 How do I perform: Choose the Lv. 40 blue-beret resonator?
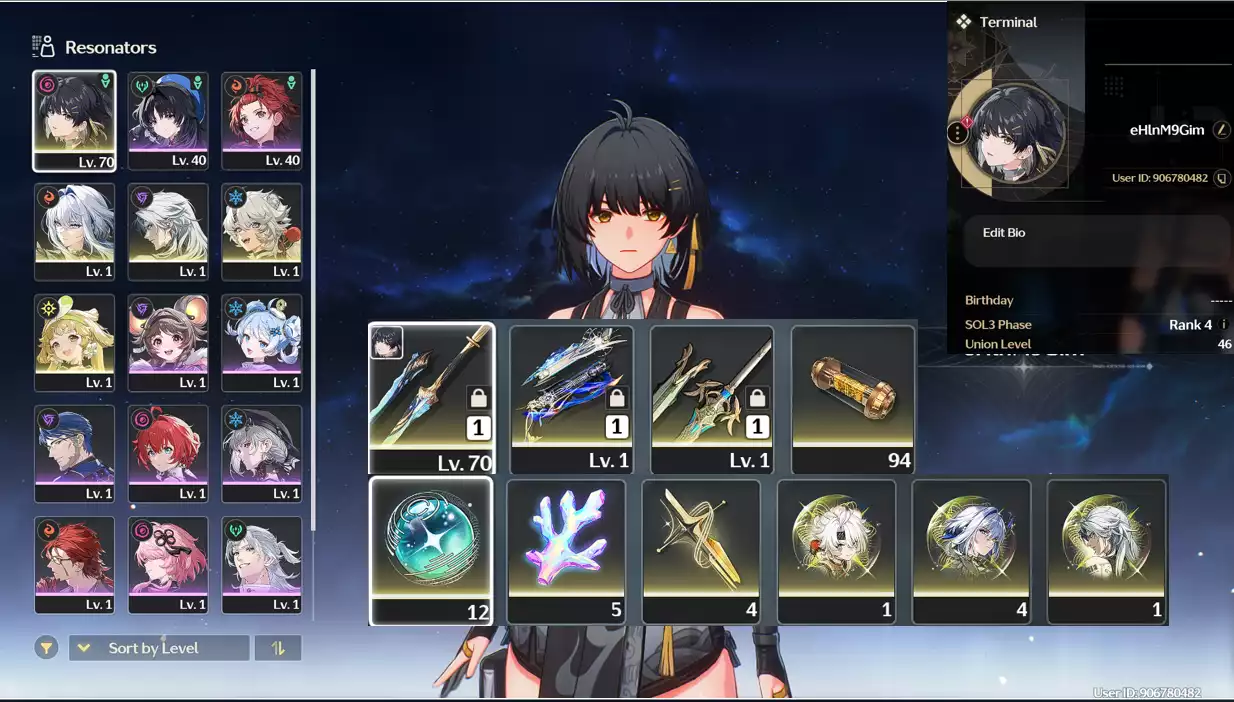click(168, 120)
